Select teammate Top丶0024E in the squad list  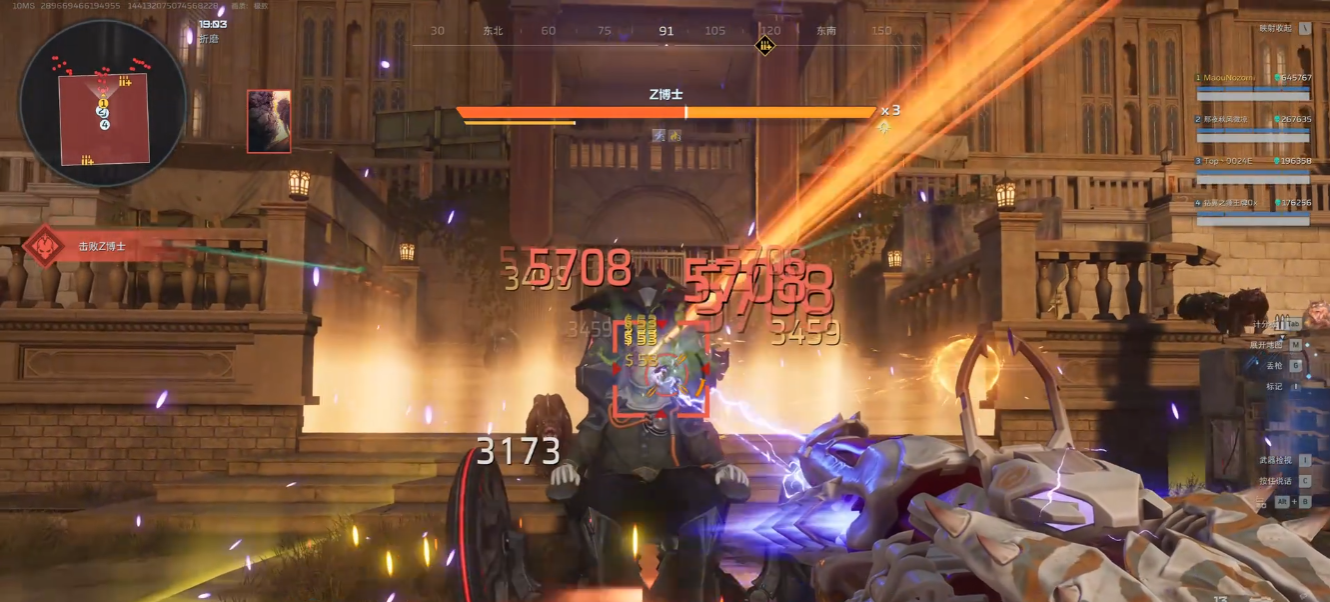point(1252,161)
